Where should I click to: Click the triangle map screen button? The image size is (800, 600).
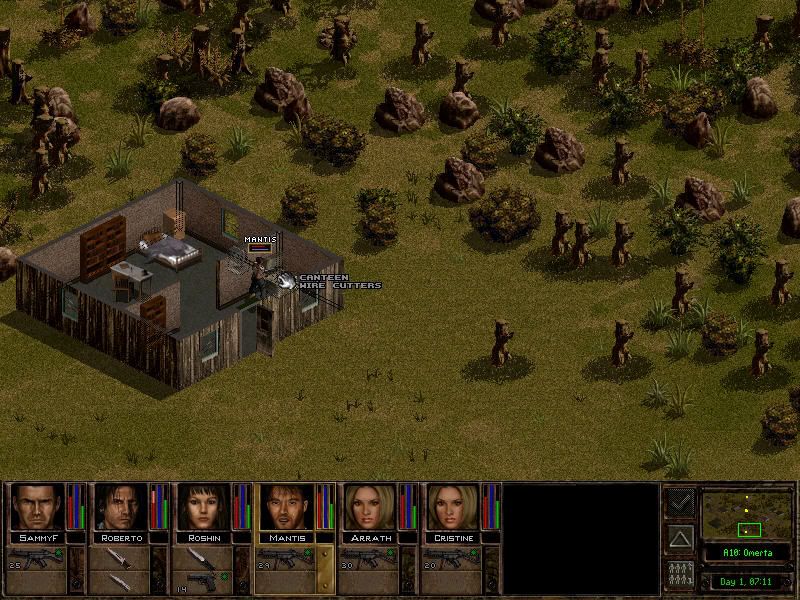point(680,539)
